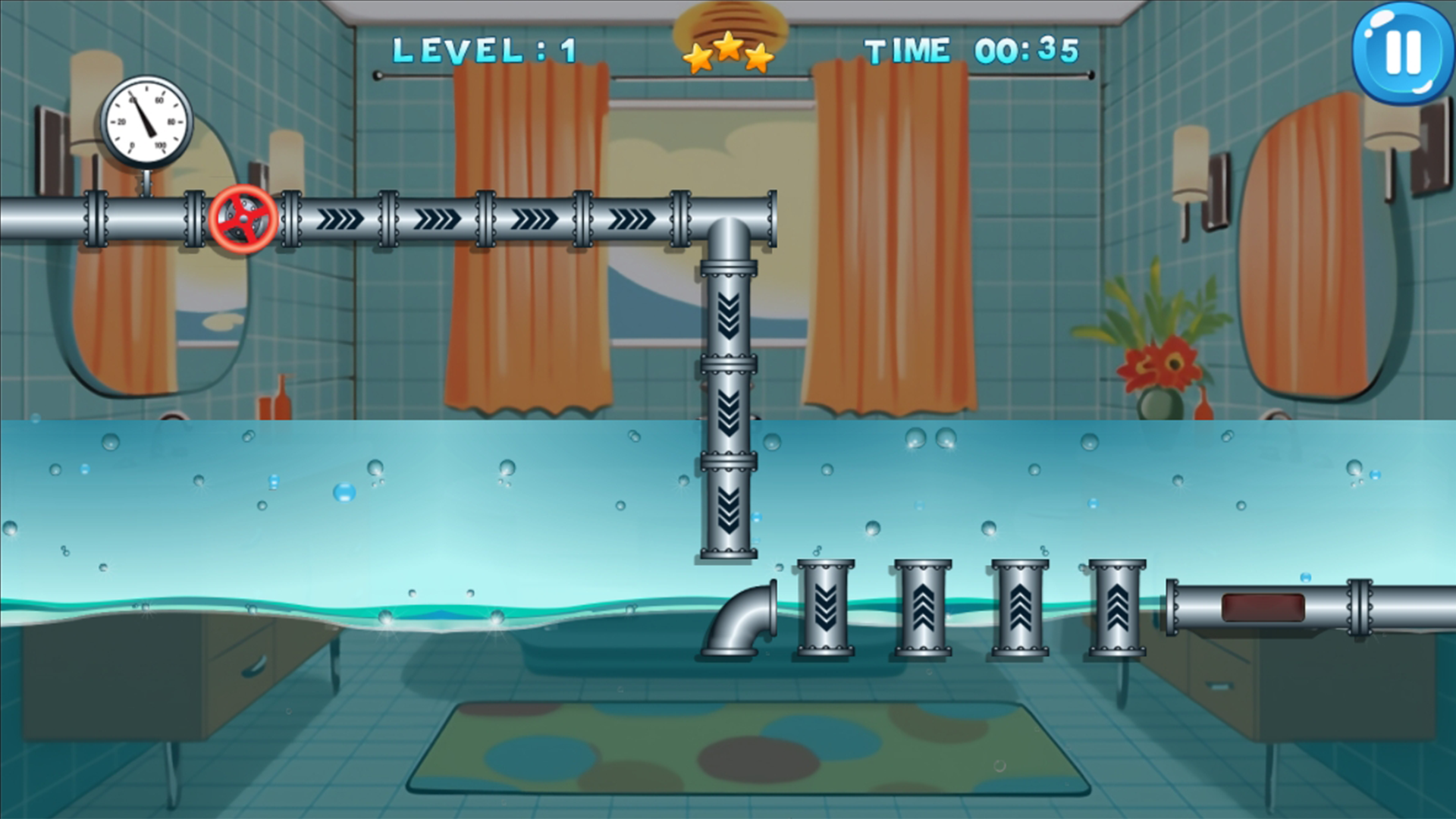This screenshot has width=1456, height=819.
Task: Tap the pressure gauge above the pipe
Action: coord(146,121)
